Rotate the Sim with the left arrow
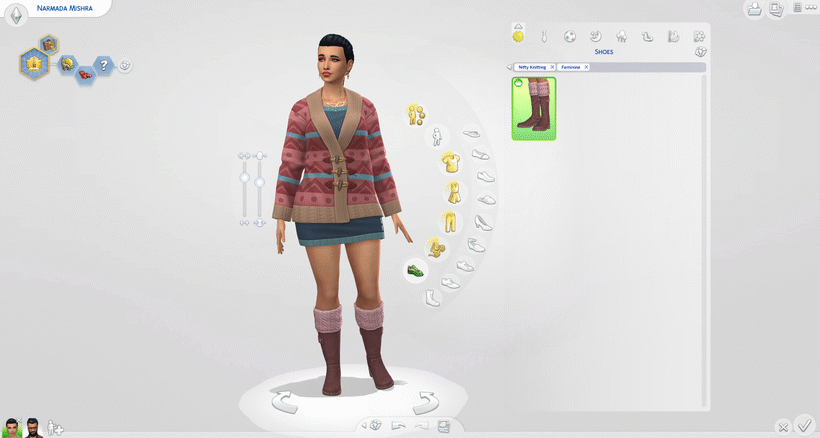The width and height of the screenshot is (820, 438). point(284,403)
